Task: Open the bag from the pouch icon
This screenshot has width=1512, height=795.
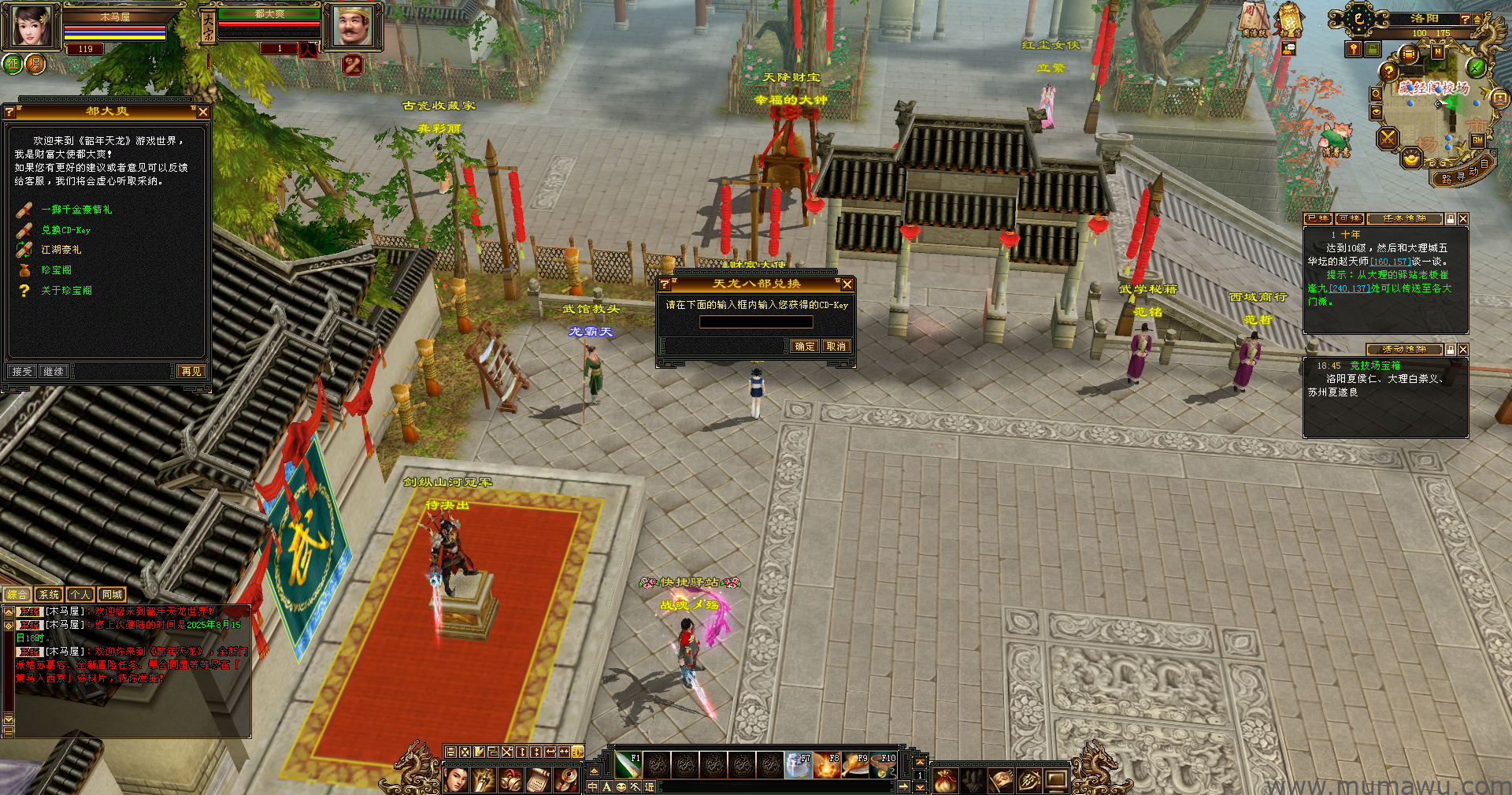Action: 945,780
